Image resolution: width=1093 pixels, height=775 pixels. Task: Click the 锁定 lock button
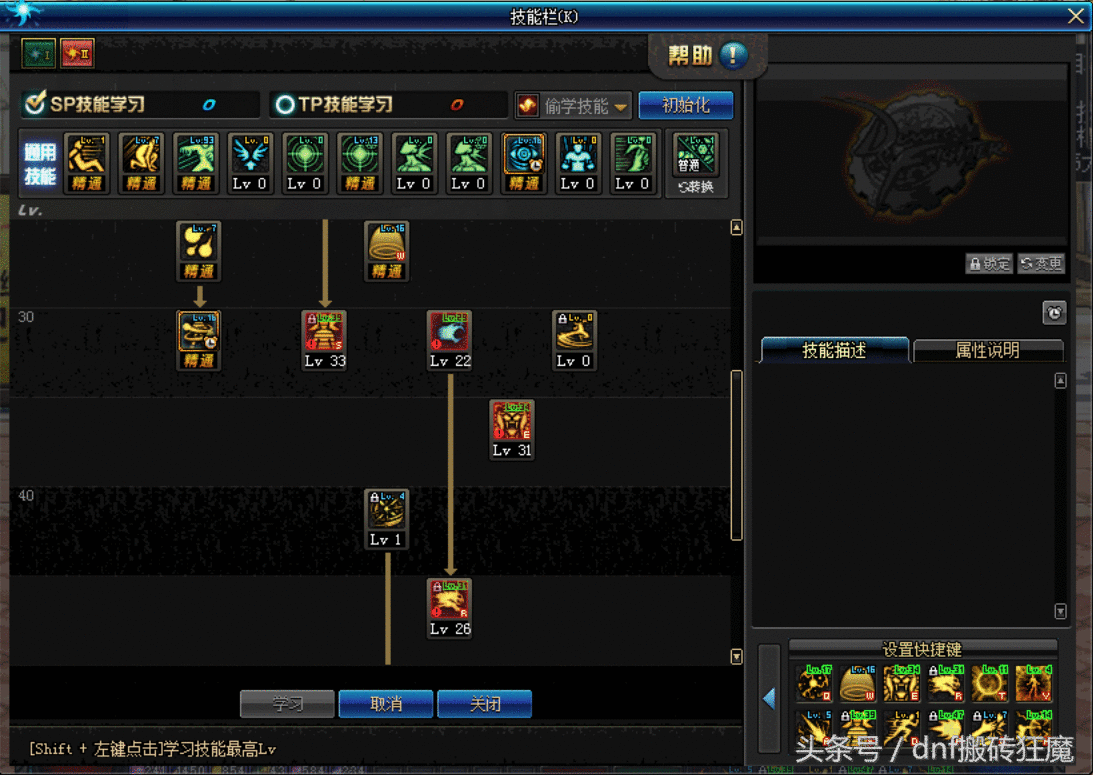pyautogui.click(x=989, y=264)
